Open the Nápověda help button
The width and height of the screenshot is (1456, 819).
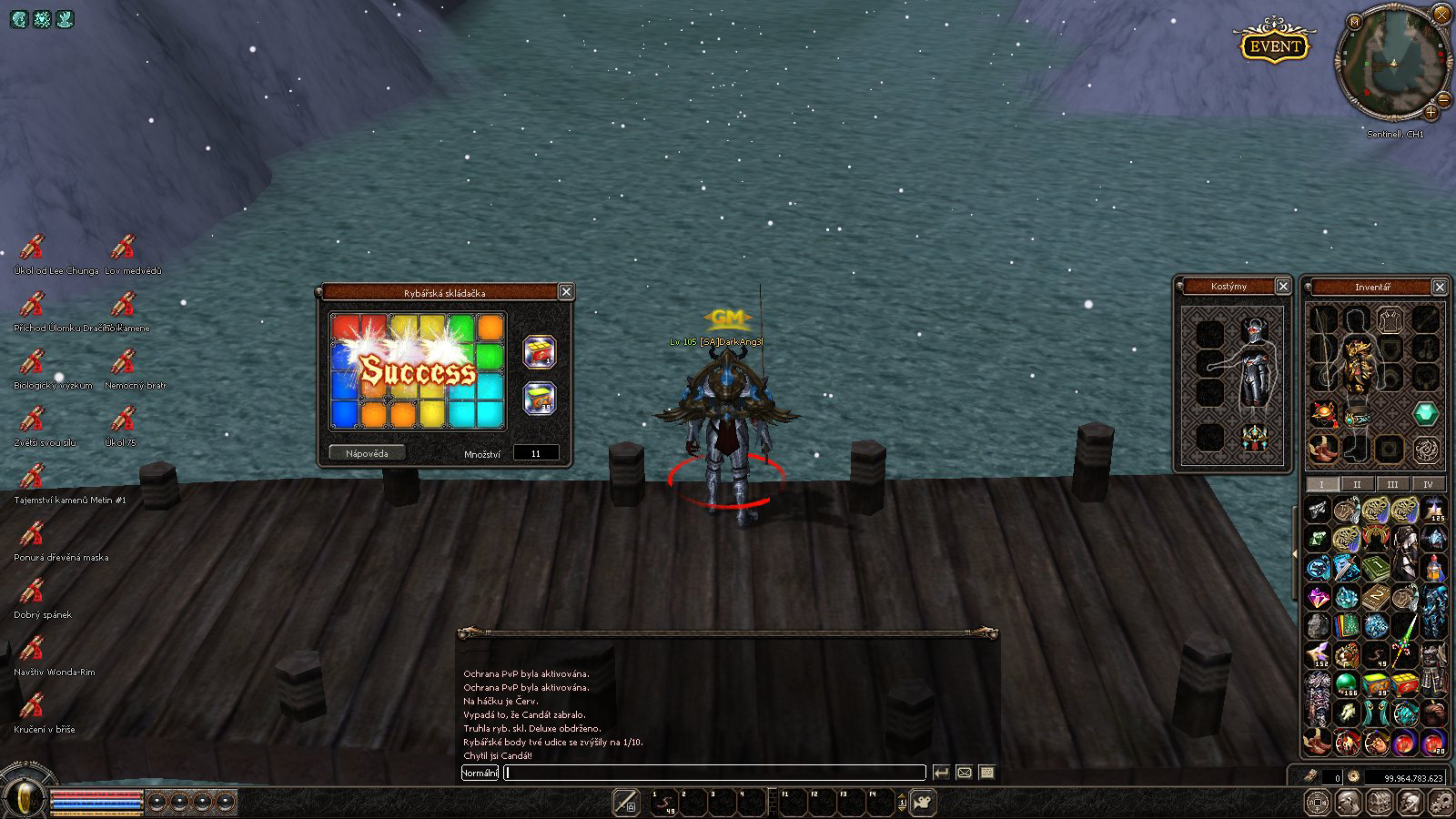tap(367, 453)
